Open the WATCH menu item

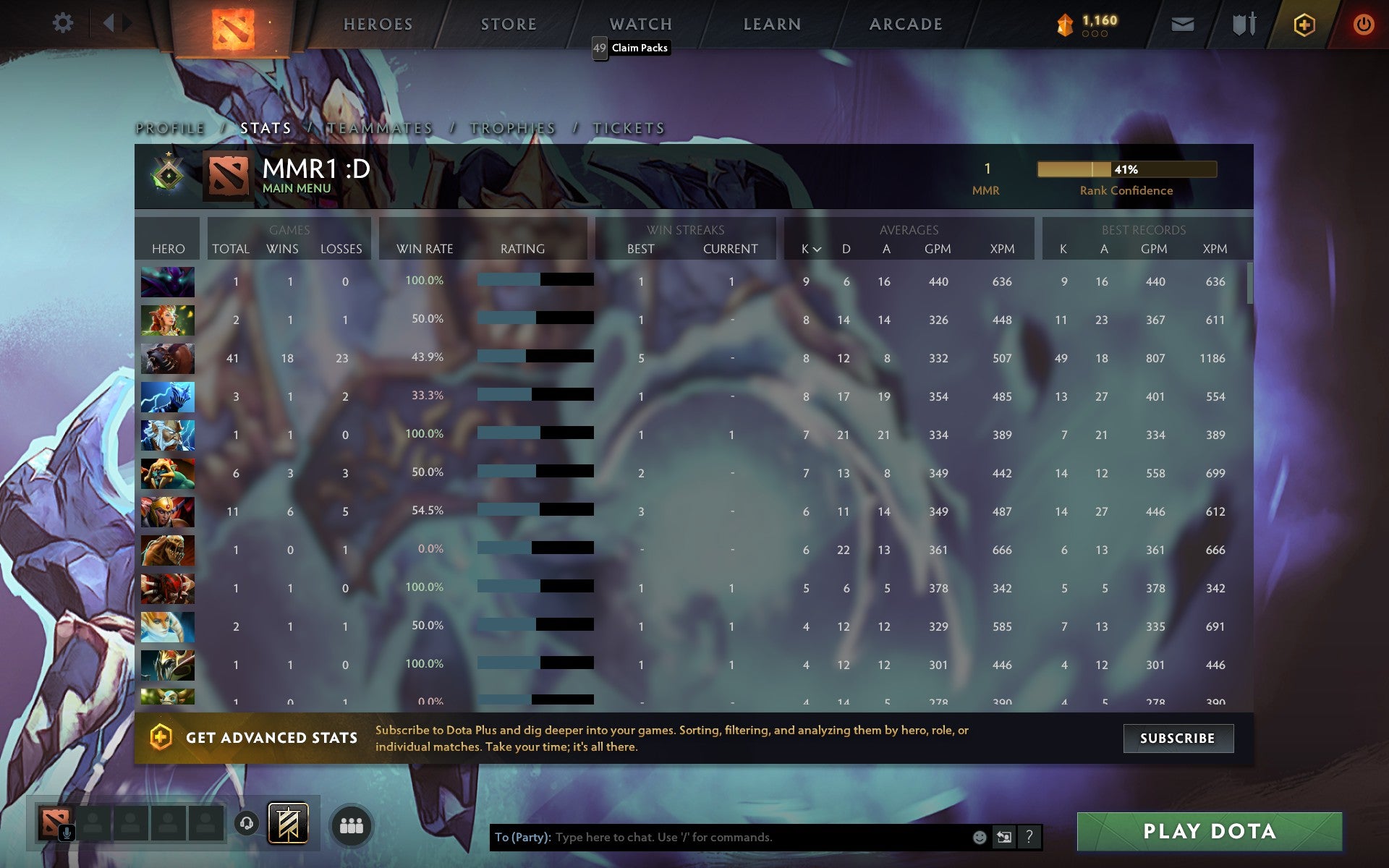(640, 24)
